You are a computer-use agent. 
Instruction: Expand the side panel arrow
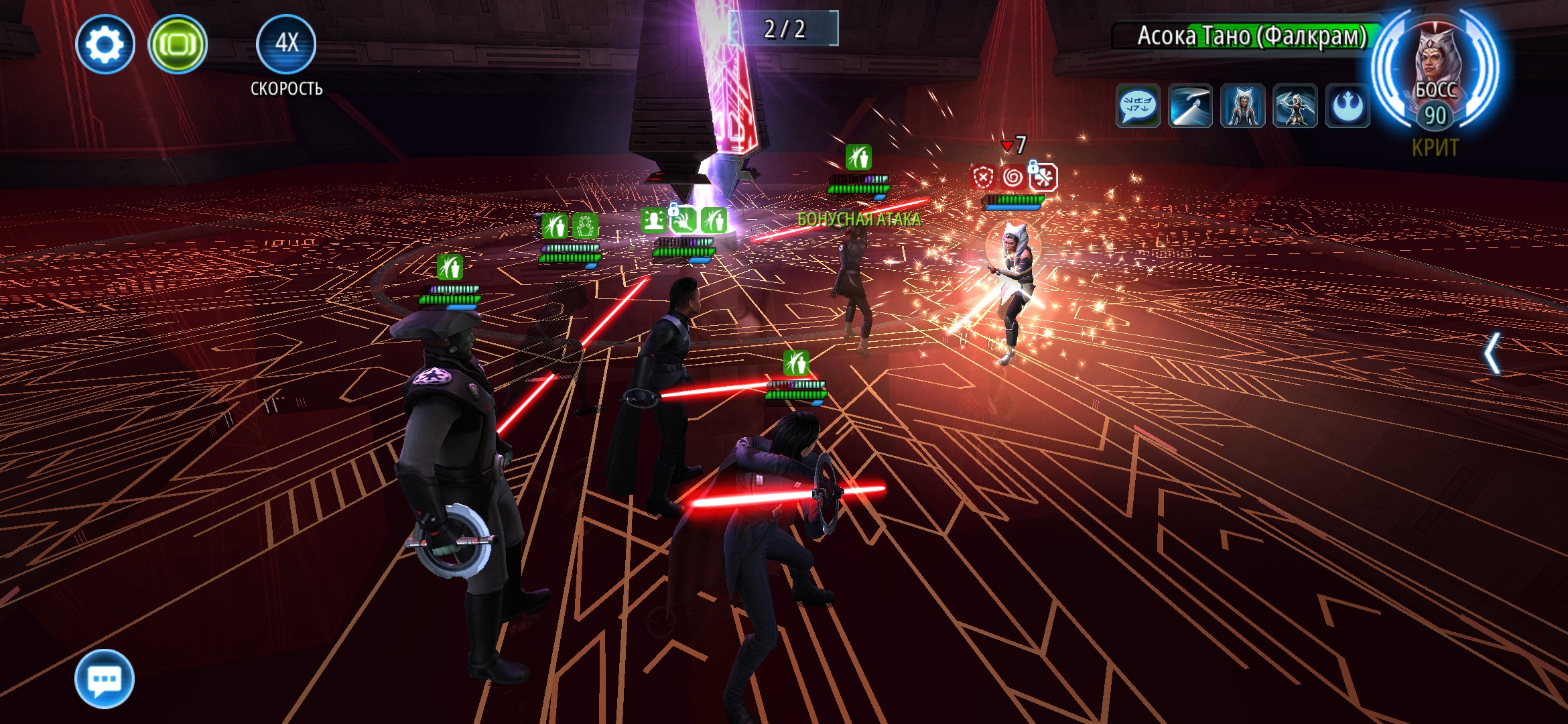click(x=1491, y=353)
